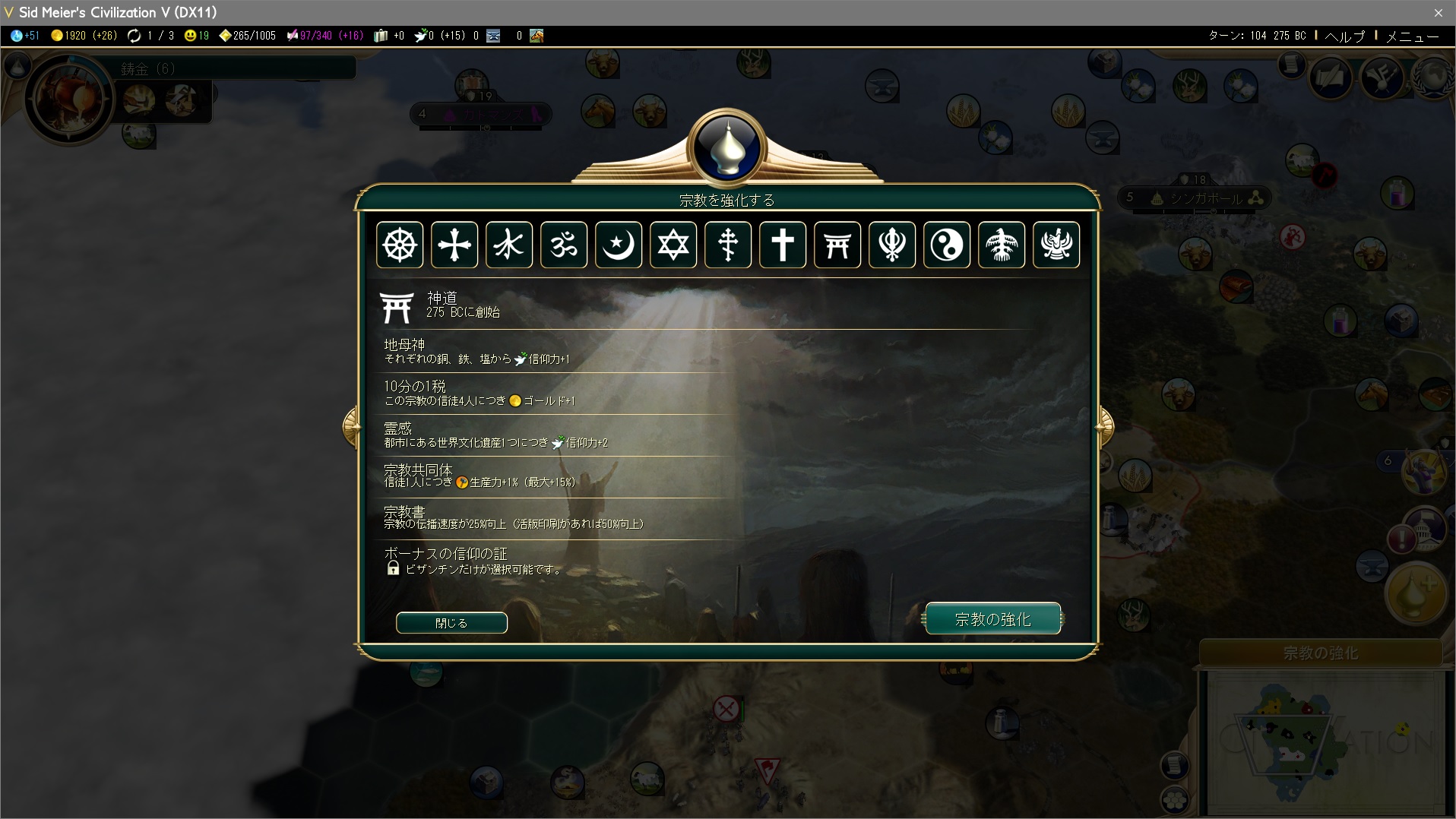
Task: Close the dialog with 閉じる
Action: click(451, 623)
